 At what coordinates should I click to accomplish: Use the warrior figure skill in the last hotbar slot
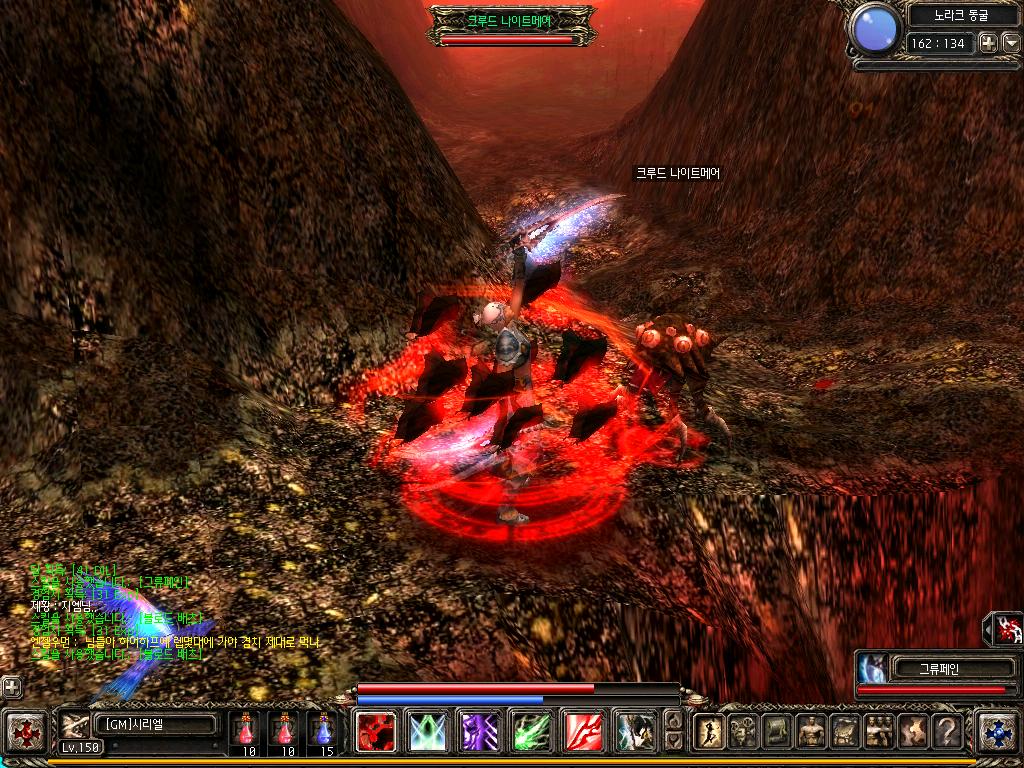(x=633, y=731)
